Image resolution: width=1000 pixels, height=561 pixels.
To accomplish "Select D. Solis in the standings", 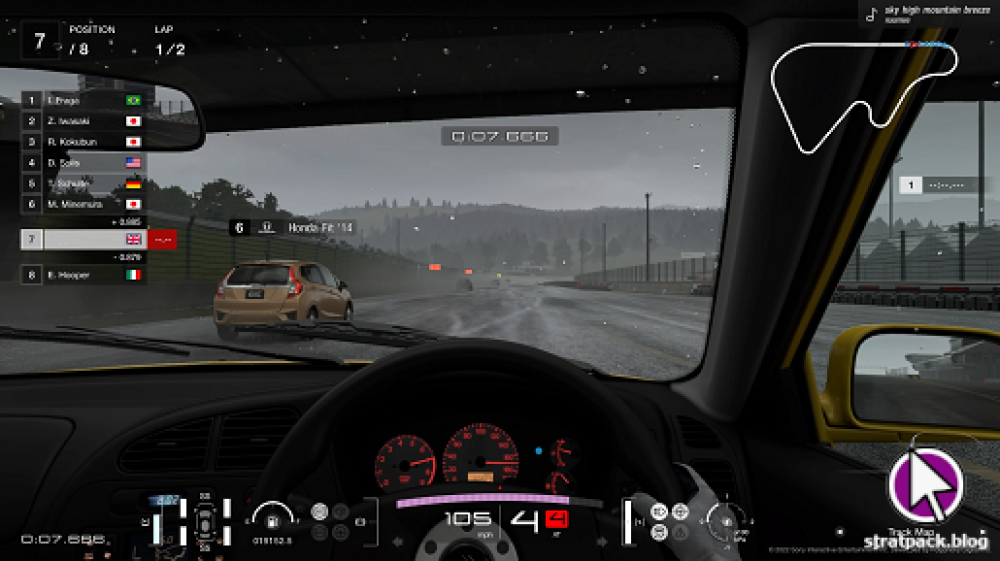I will [x=84, y=162].
